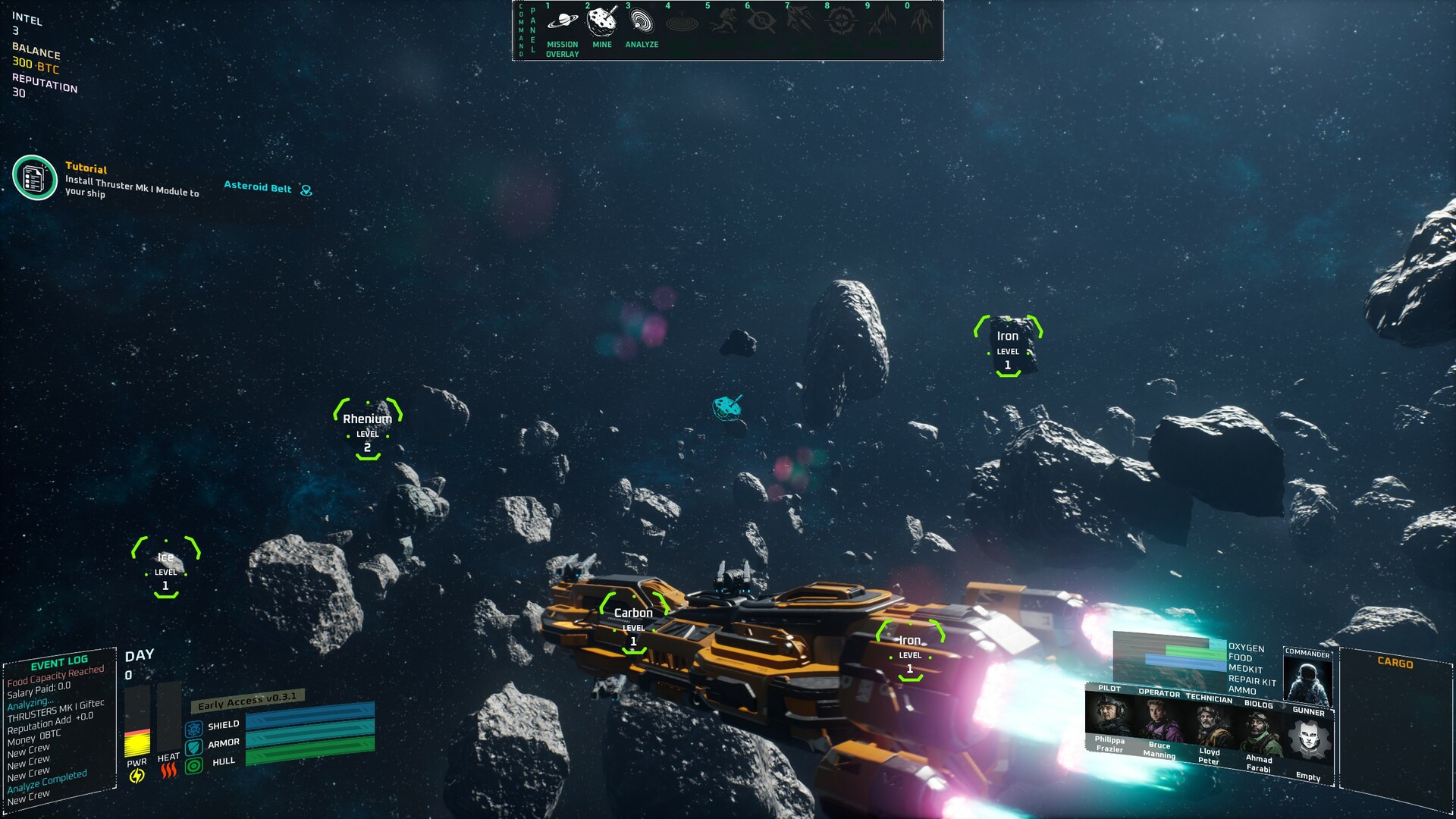The width and height of the screenshot is (1456, 819).
Task: Activate the Mission Overlay command
Action: [x=562, y=21]
